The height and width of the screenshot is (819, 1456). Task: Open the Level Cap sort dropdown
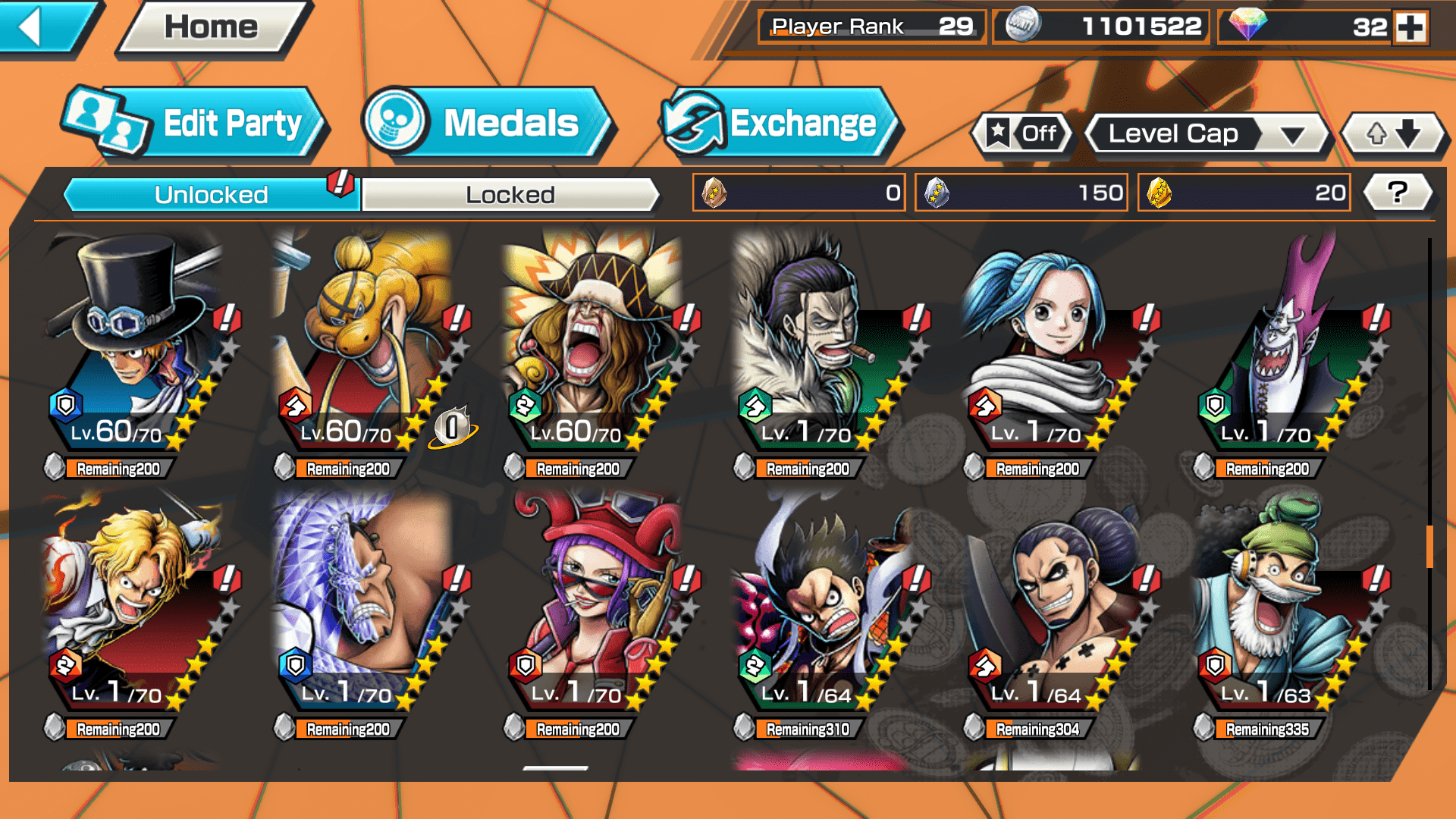coord(1207,134)
